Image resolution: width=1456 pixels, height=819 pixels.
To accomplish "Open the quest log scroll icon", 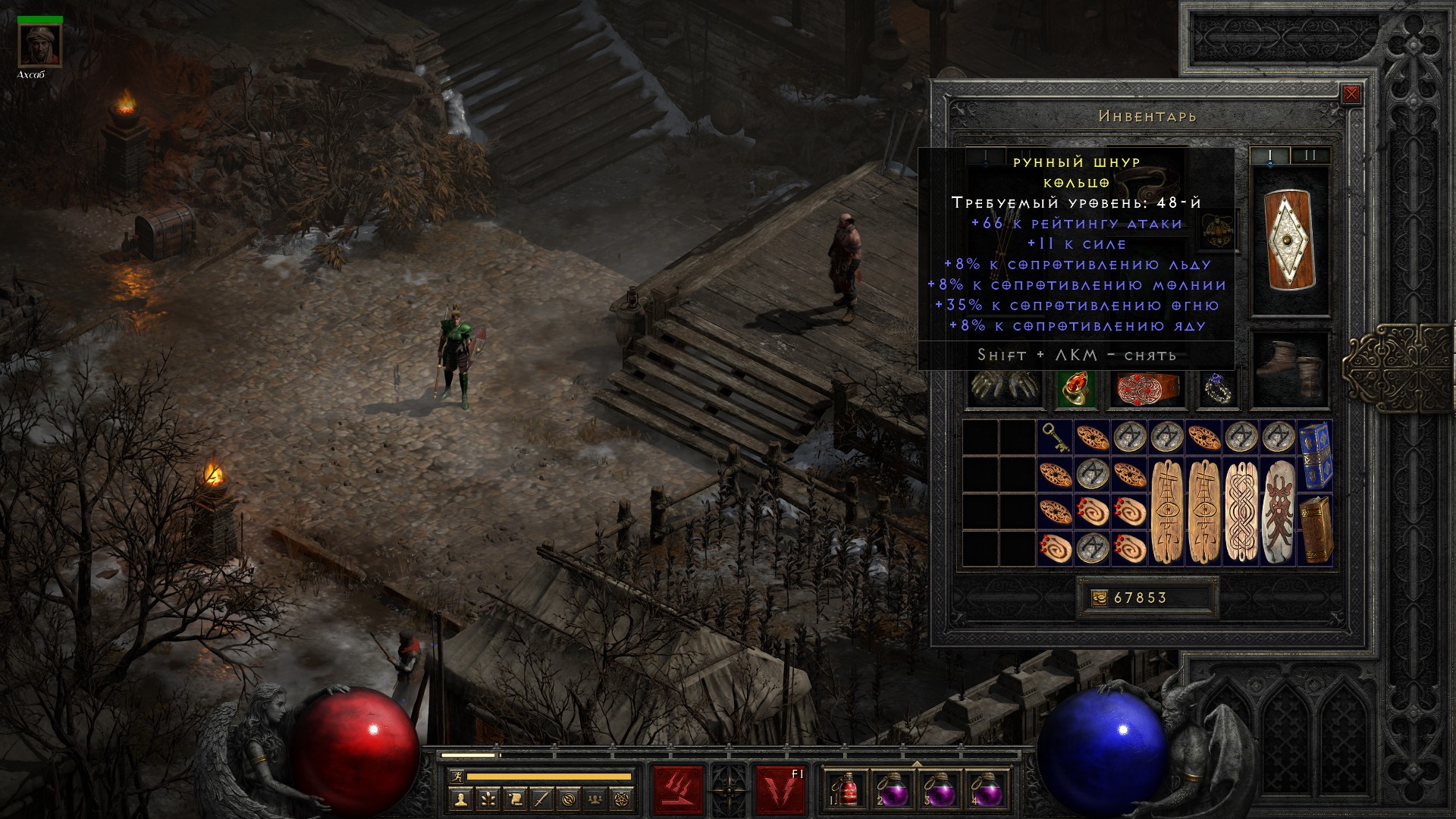I will [515, 799].
